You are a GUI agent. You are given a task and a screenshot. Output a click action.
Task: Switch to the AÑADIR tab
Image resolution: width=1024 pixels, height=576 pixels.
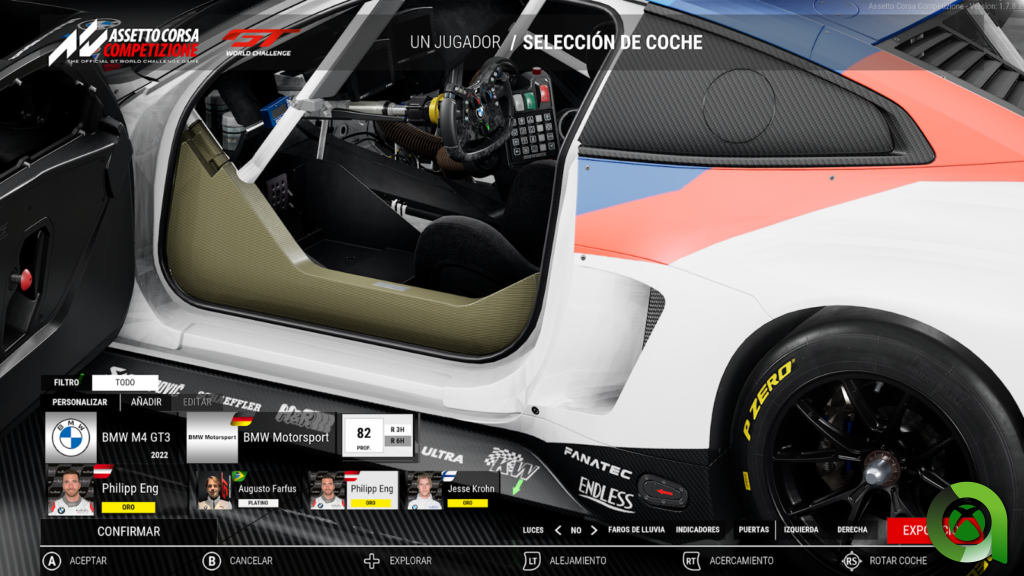coord(146,402)
